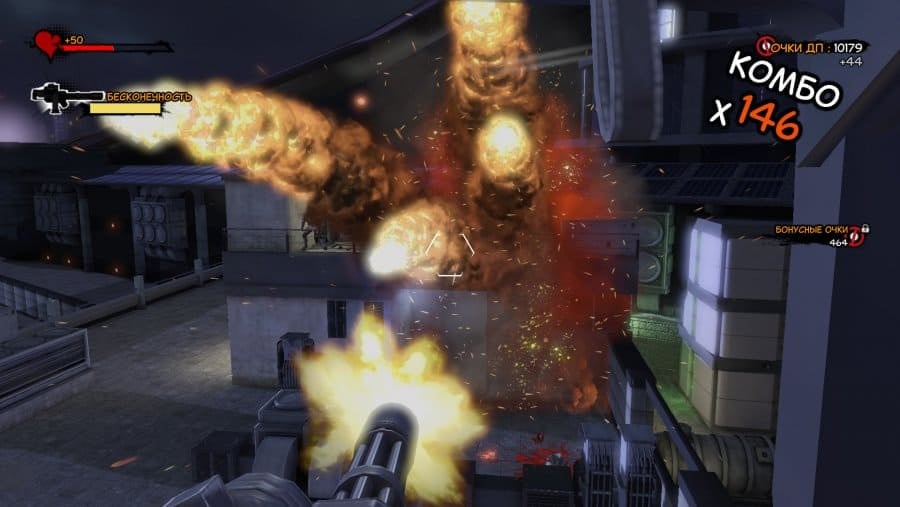Click the red heart health icon

click(x=47, y=44)
